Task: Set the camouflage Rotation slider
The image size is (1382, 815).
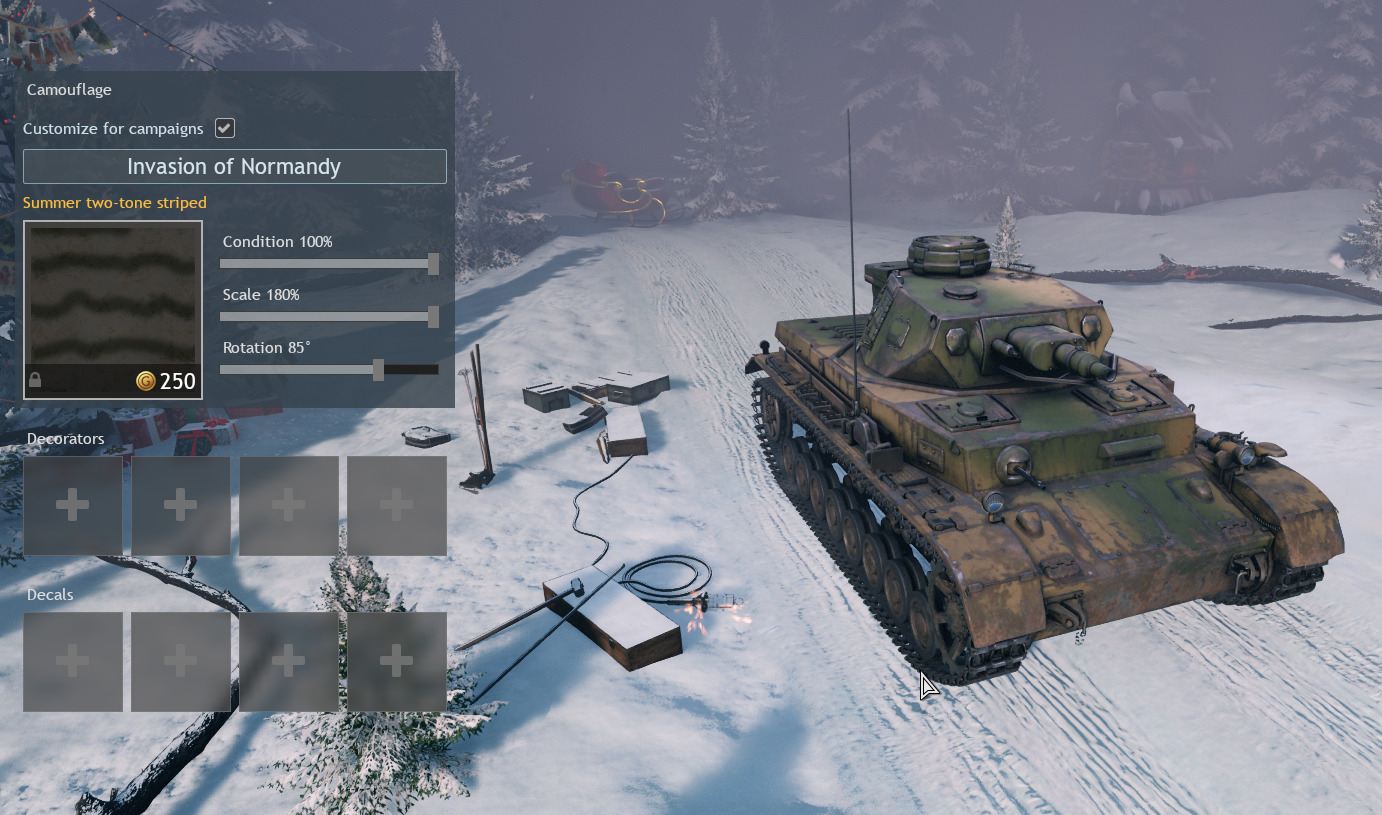Action: coord(378,370)
